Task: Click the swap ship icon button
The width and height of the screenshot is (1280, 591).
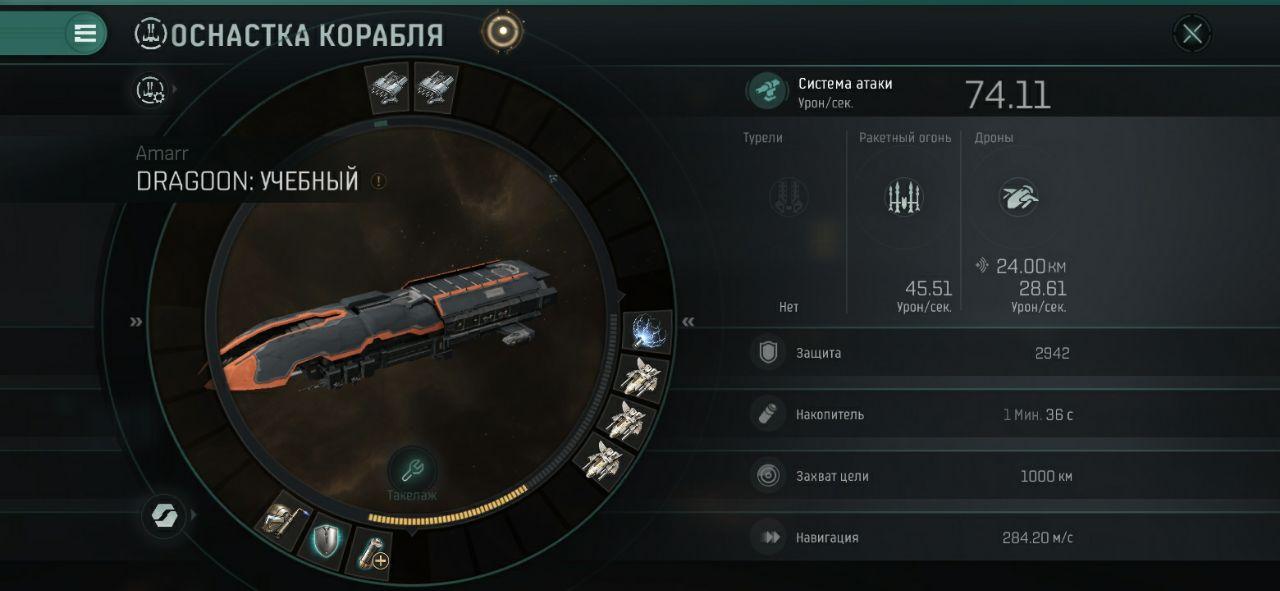Action: pyautogui.click(x=161, y=516)
